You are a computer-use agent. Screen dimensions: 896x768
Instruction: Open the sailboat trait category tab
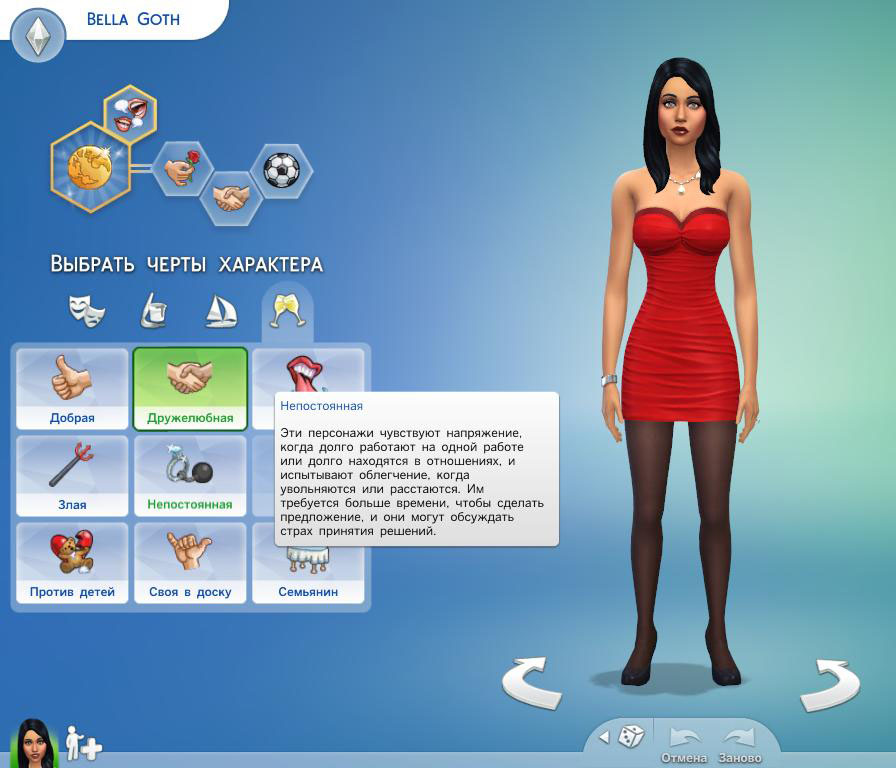(x=220, y=311)
